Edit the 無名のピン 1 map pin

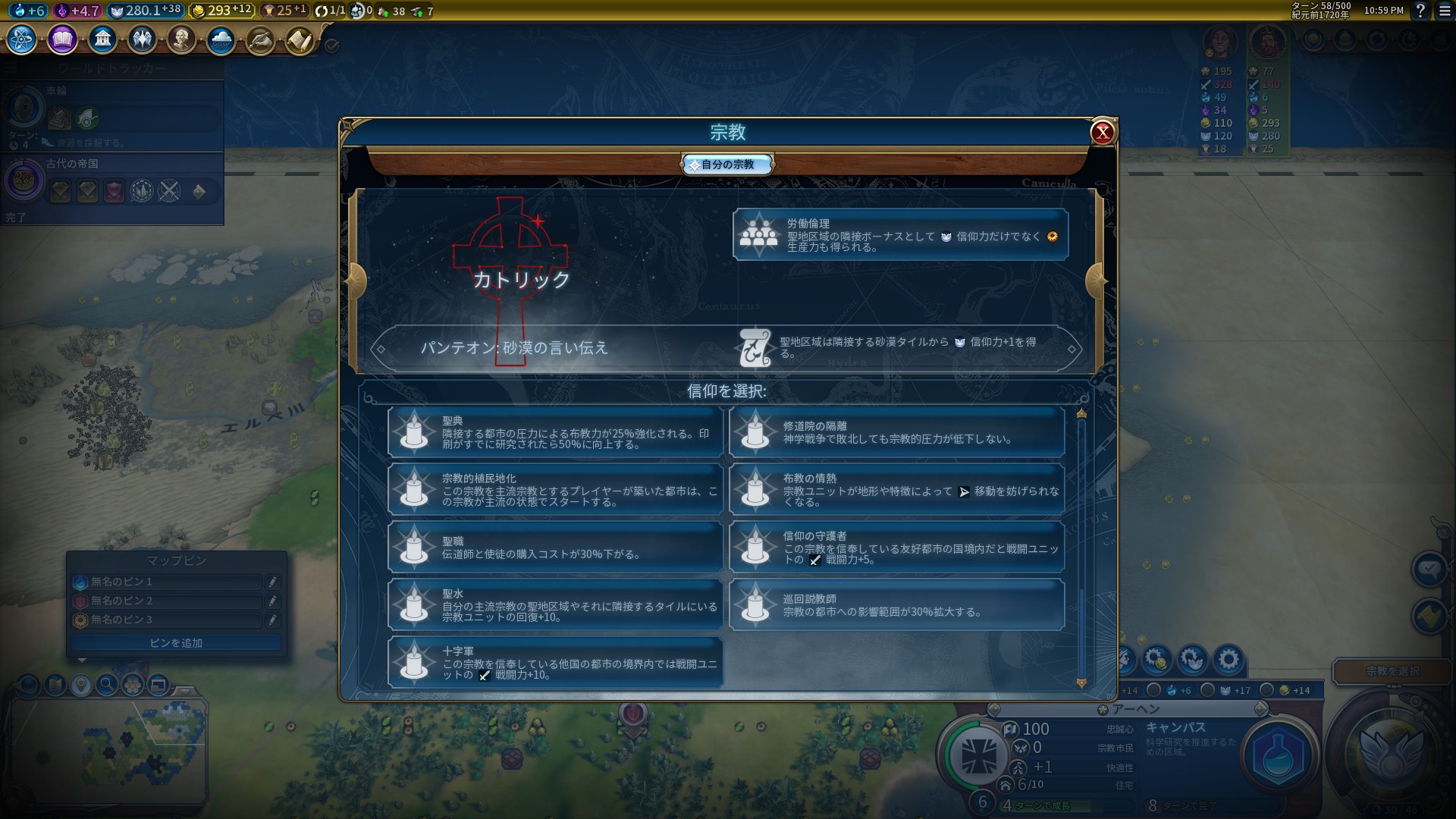[272, 582]
